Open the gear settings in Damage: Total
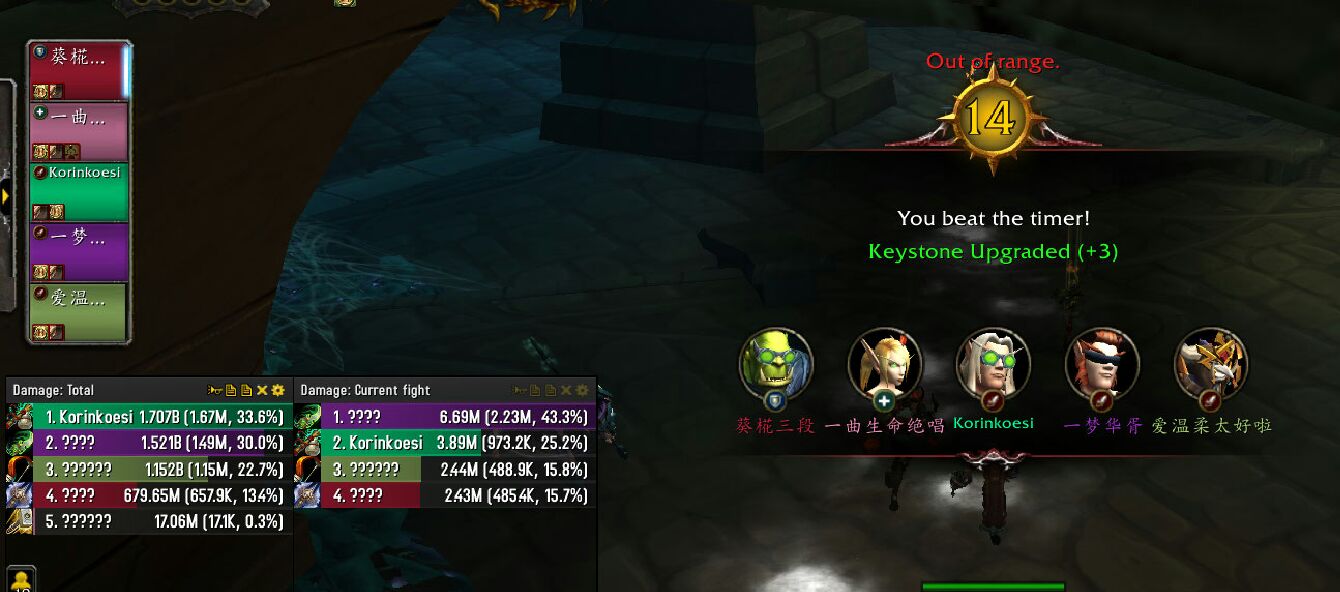Screen dimensions: 1340x592 pyautogui.click(x=278, y=390)
